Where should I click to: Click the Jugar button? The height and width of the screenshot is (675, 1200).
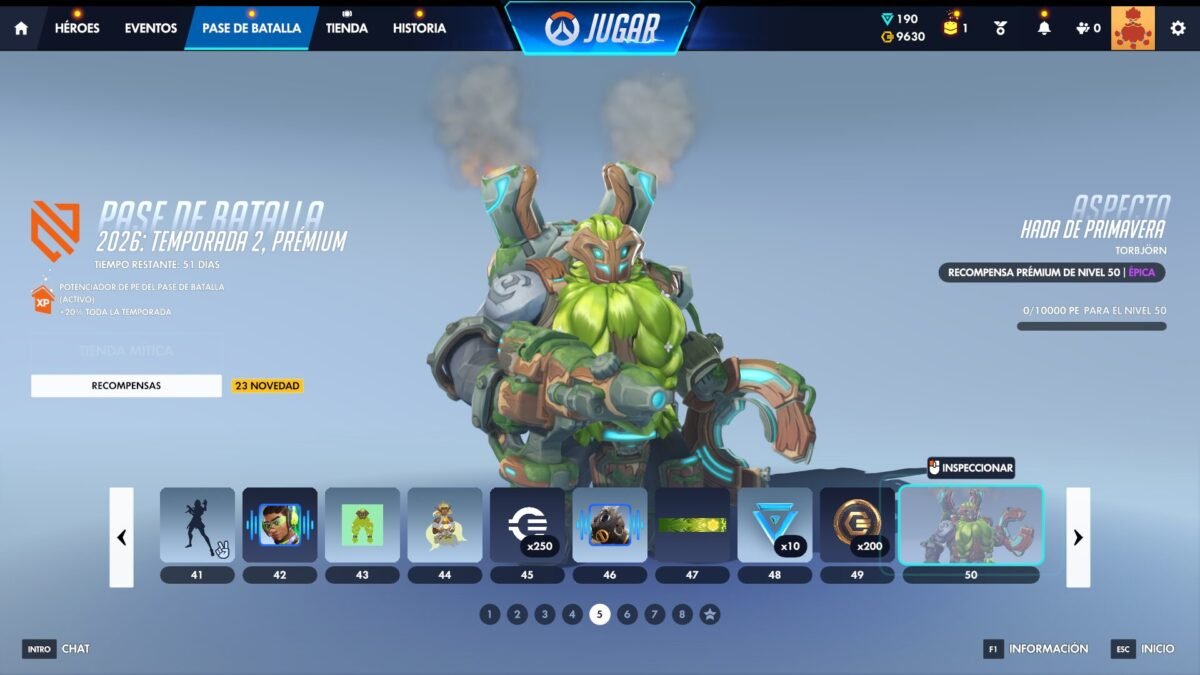[x=599, y=28]
